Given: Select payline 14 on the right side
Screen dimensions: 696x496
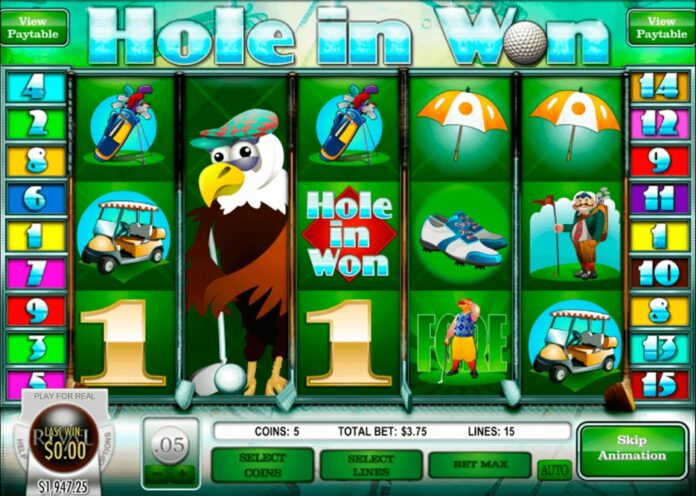Looking at the screenshot, I should [x=660, y=87].
